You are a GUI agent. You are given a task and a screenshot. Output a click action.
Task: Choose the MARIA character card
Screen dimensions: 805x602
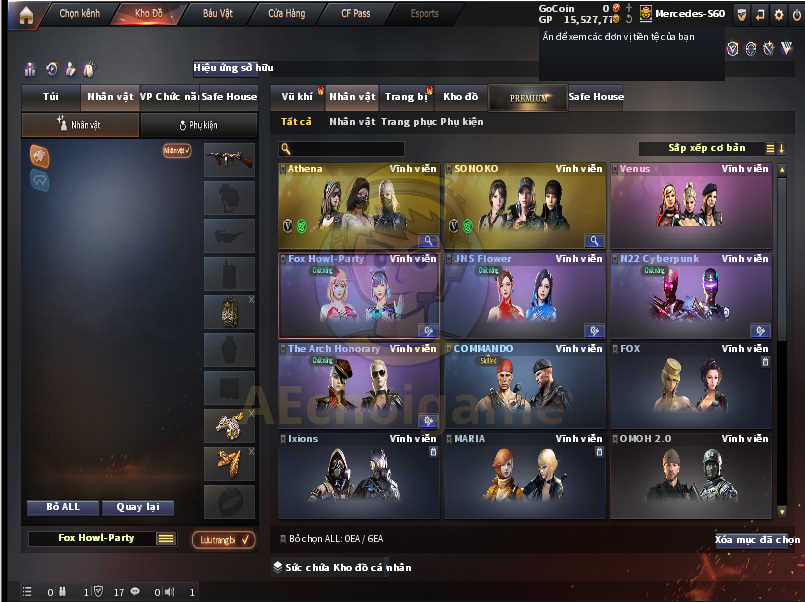tap(524, 476)
